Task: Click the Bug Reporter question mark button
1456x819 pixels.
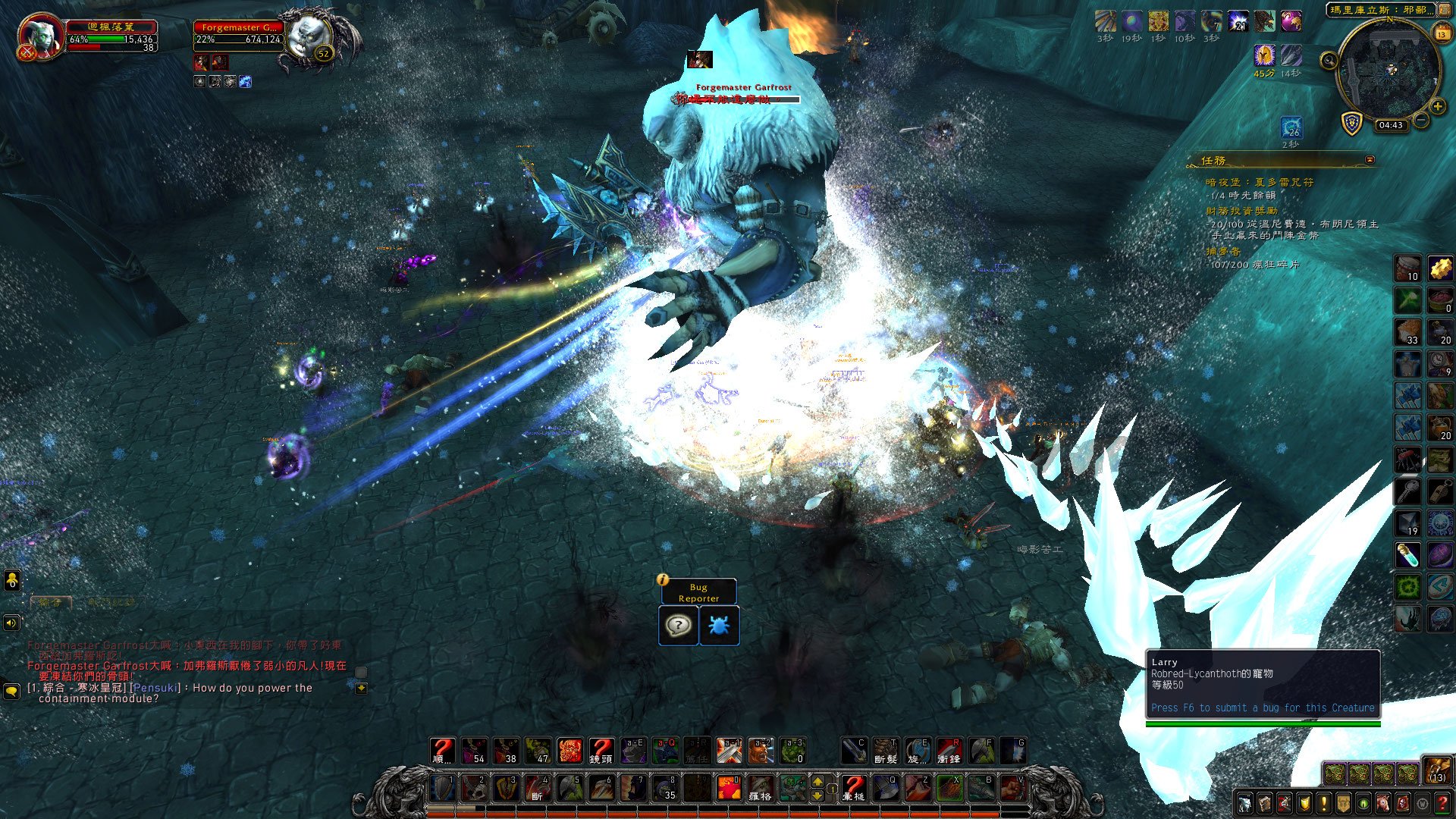Action: (x=678, y=626)
